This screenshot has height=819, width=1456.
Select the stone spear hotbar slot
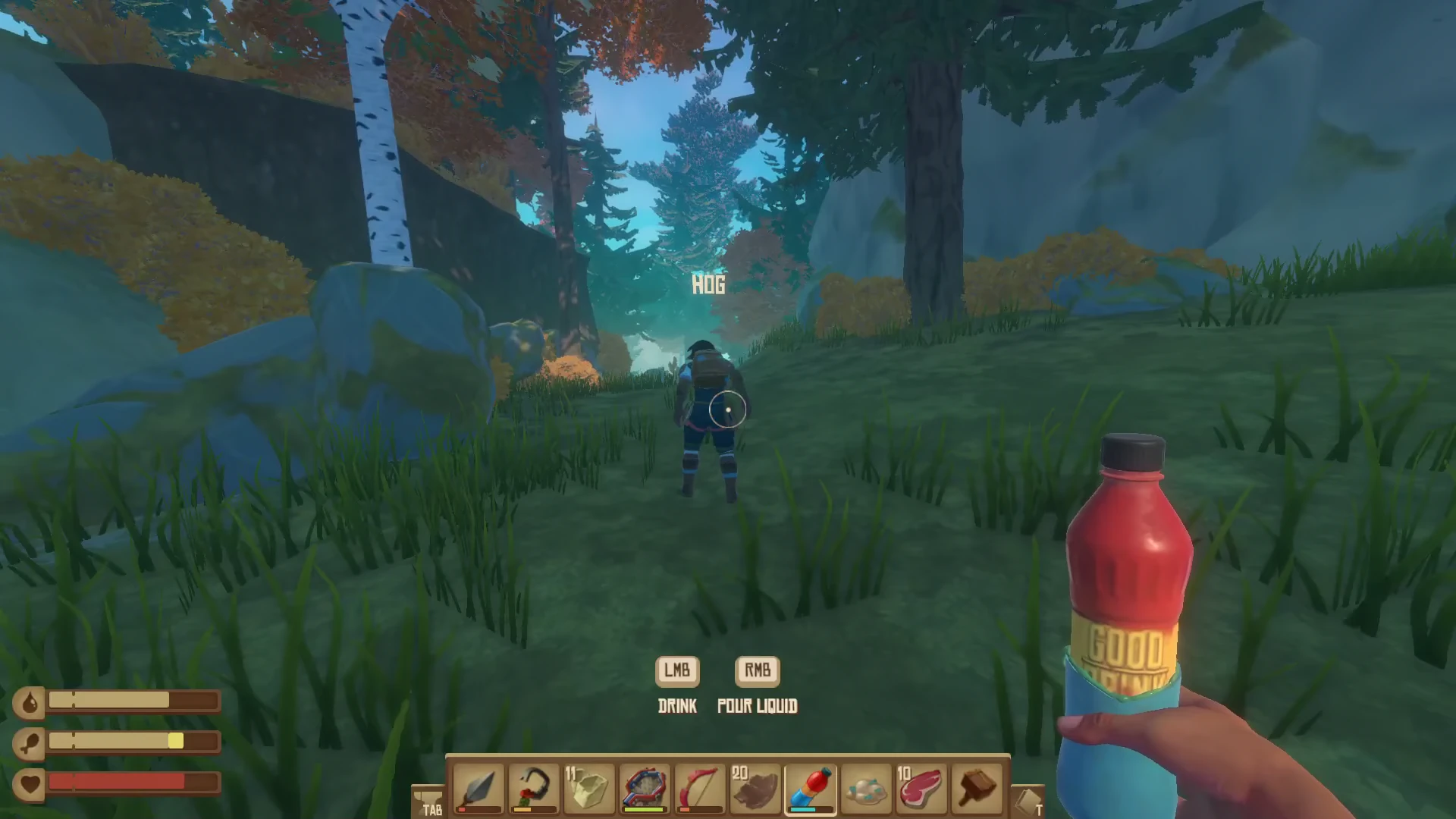[478, 789]
